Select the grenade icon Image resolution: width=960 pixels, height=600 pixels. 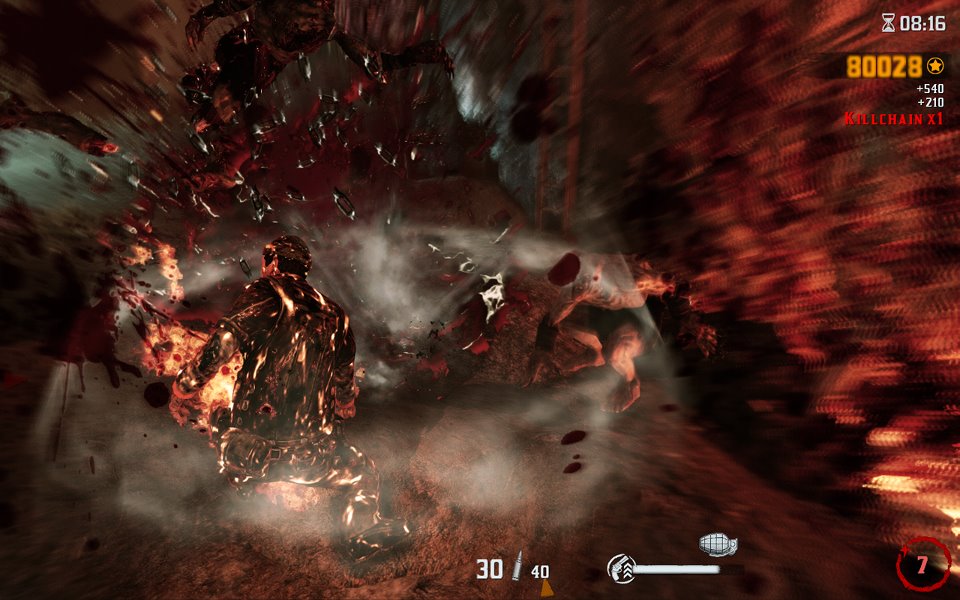717,544
